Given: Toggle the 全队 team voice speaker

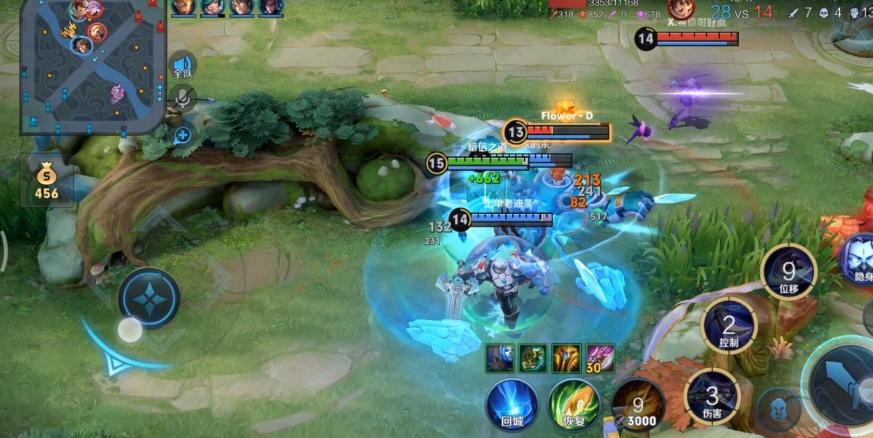Looking at the screenshot, I should pyautogui.click(x=182, y=65).
